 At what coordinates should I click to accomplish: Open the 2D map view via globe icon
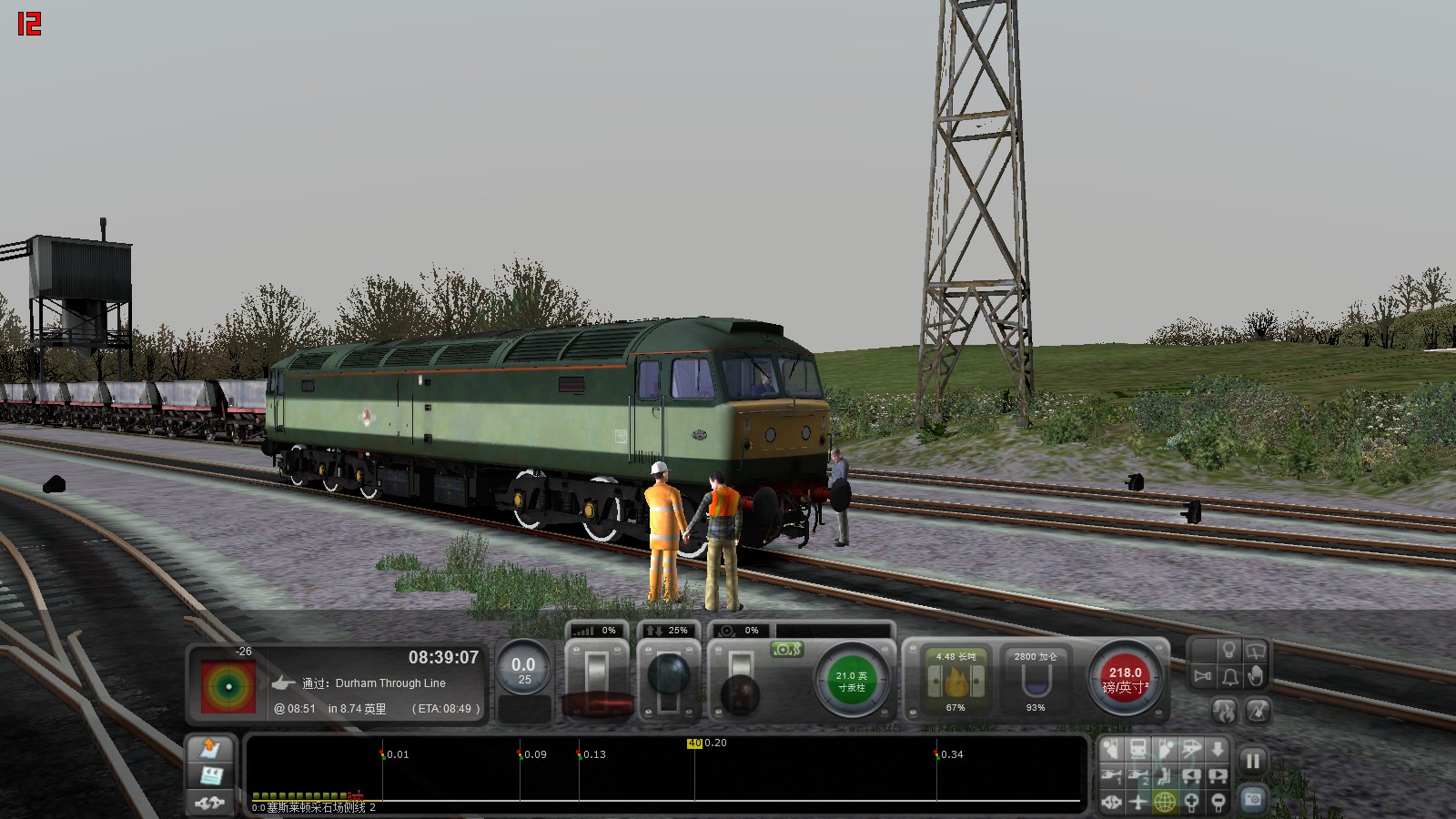pos(1164,802)
